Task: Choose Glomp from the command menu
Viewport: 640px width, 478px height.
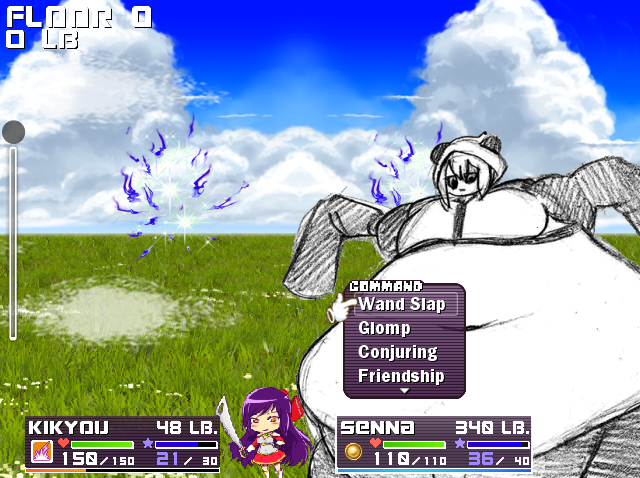Action: point(384,328)
